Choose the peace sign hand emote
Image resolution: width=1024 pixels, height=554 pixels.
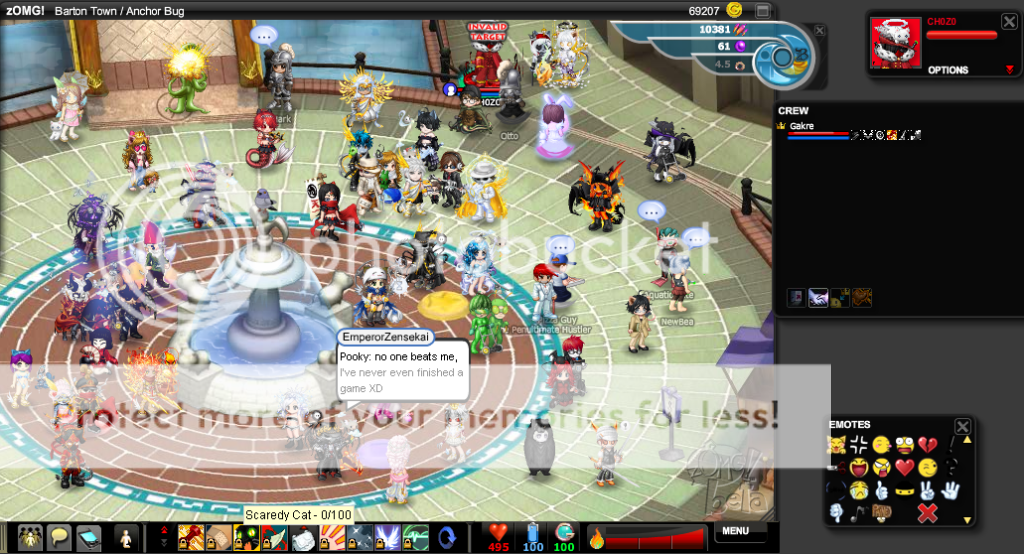point(927,490)
